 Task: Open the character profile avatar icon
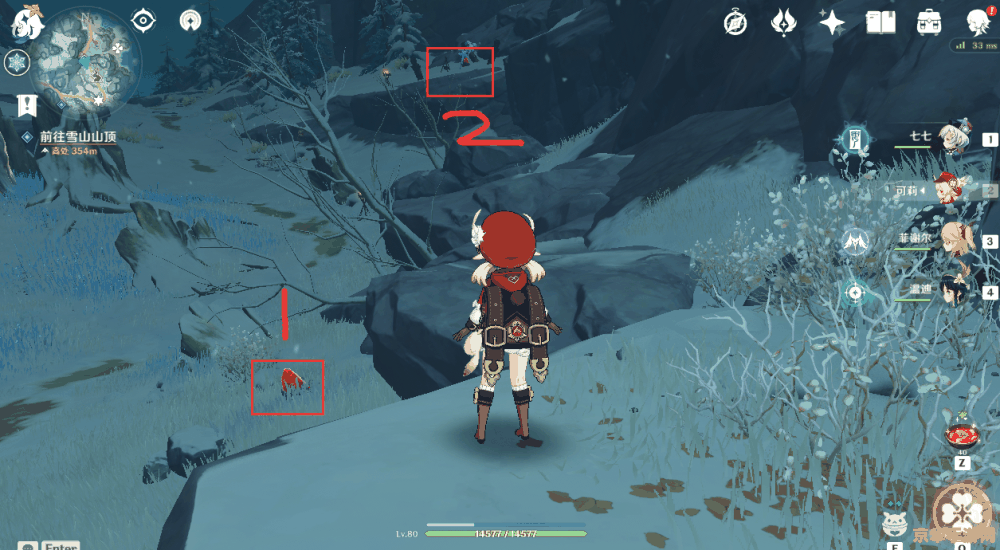[977, 23]
